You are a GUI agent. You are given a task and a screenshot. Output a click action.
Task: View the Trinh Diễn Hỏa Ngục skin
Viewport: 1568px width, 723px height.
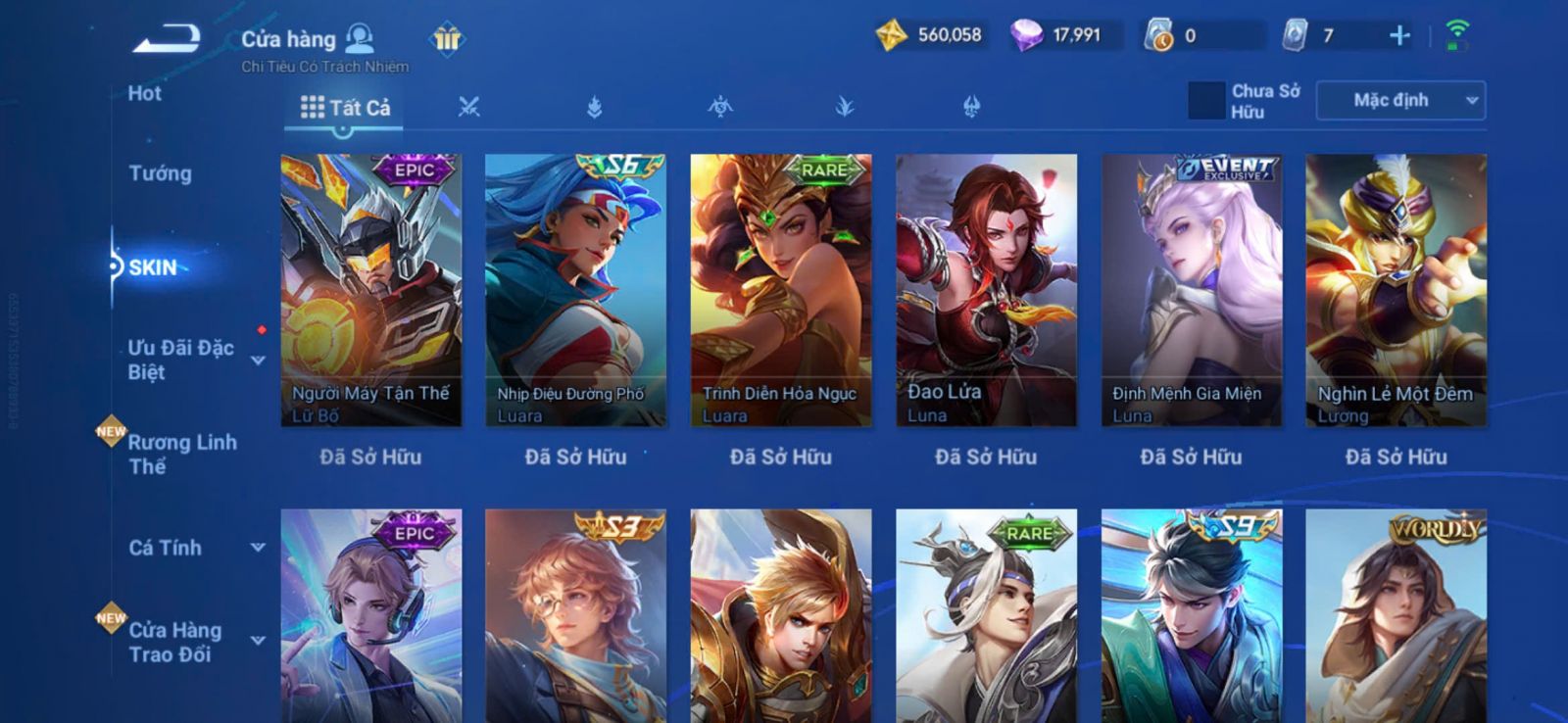point(781,290)
